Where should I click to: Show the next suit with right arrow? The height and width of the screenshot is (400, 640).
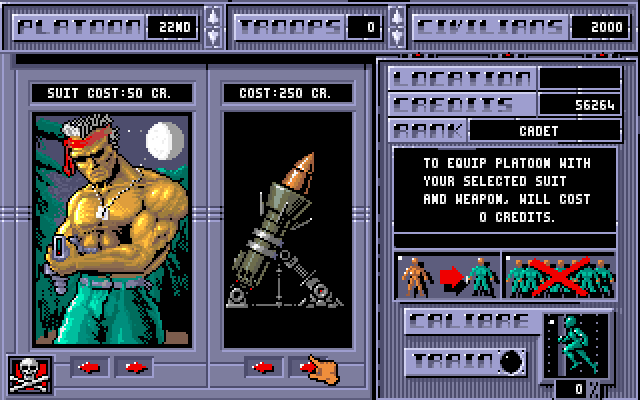pyautogui.click(x=132, y=367)
